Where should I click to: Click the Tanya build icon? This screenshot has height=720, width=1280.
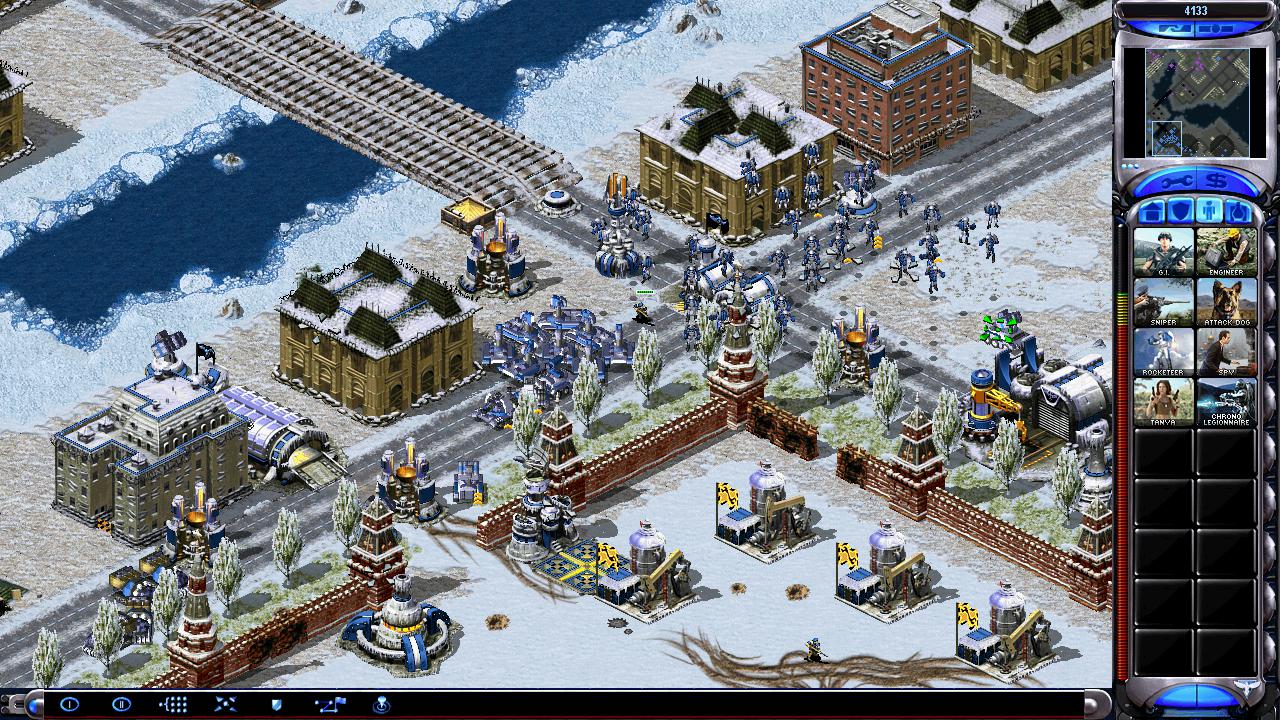point(1163,402)
